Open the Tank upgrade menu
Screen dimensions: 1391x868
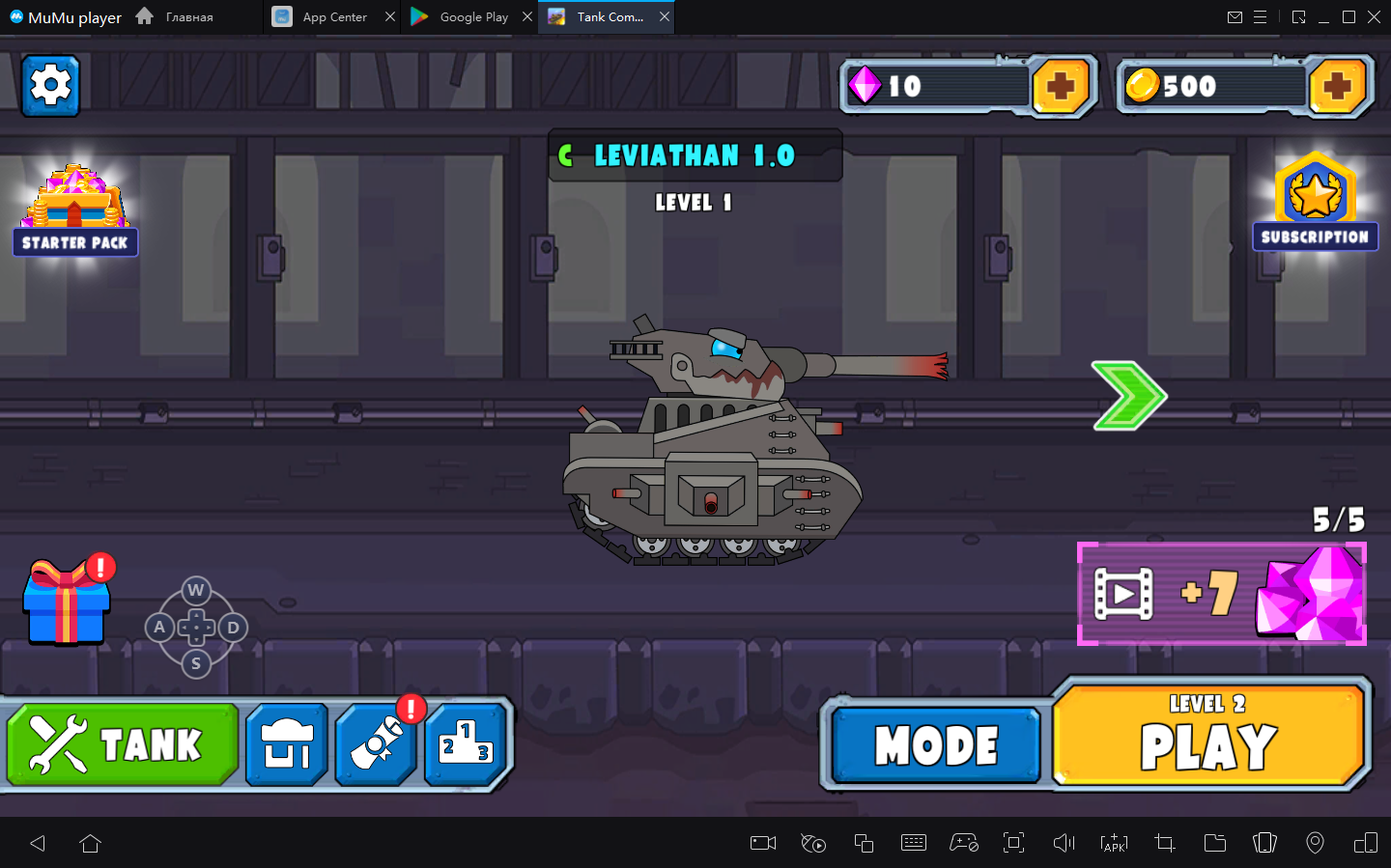tap(123, 744)
